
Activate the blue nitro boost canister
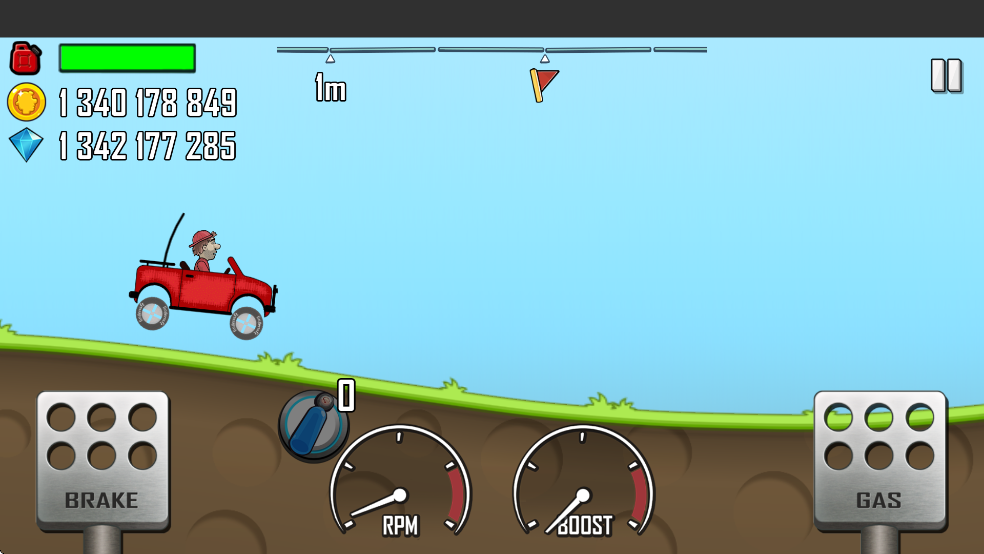(x=313, y=424)
